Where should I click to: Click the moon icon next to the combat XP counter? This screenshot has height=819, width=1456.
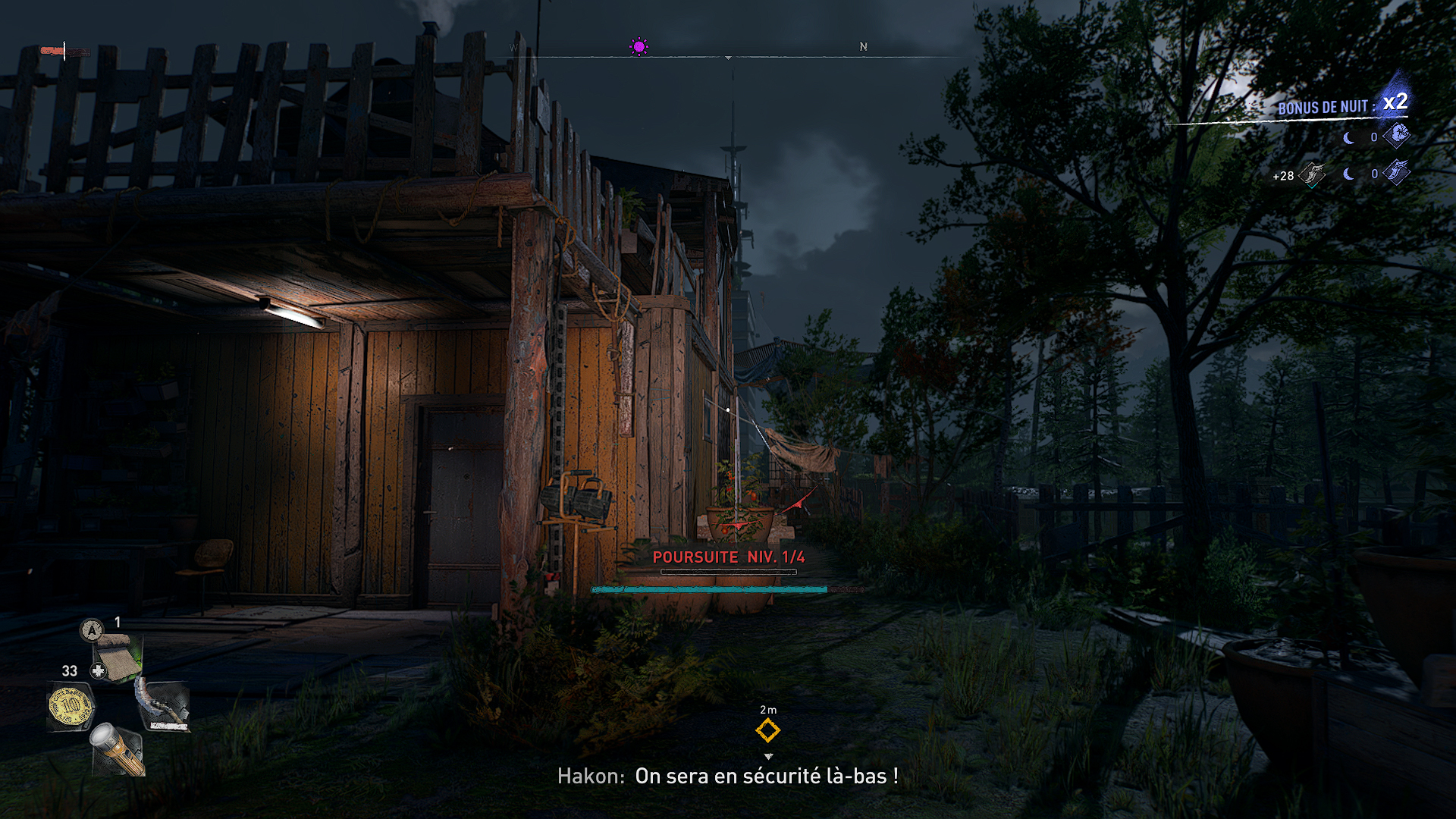point(1348,137)
